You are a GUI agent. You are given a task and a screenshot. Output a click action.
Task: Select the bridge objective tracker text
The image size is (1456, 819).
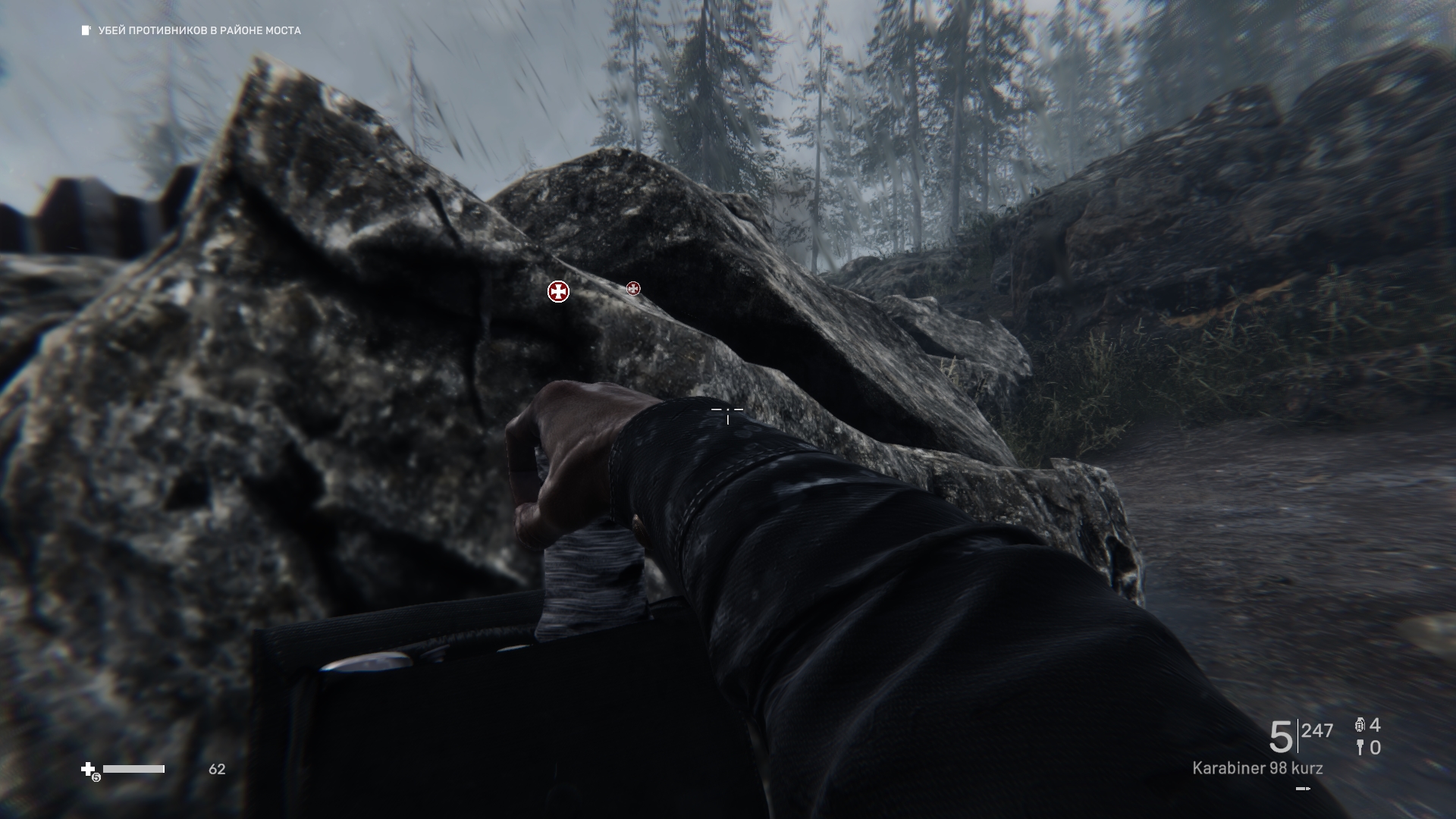coord(199,30)
